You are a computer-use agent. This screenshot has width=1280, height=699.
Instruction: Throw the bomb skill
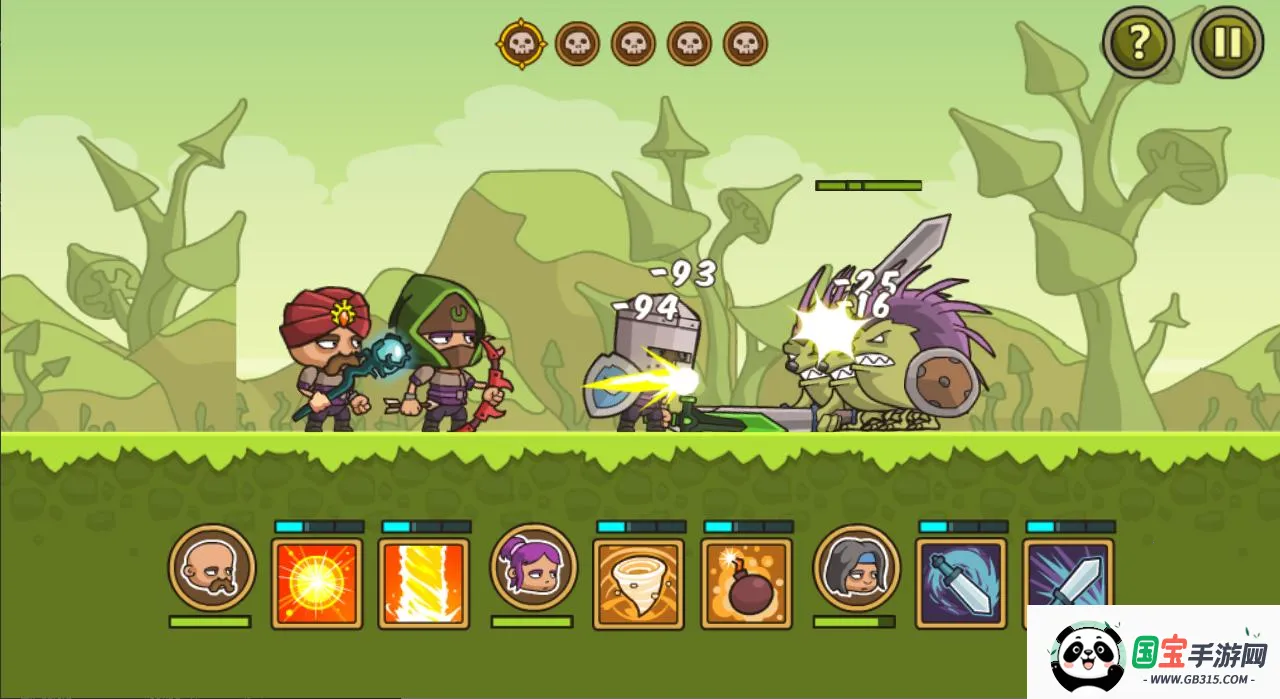pyautogui.click(x=746, y=584)
